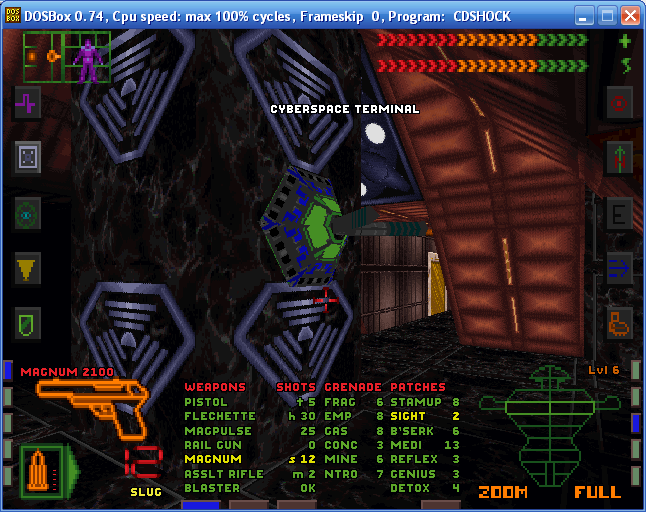
Task: Close the DOSBox window
Action: [630, 16]
